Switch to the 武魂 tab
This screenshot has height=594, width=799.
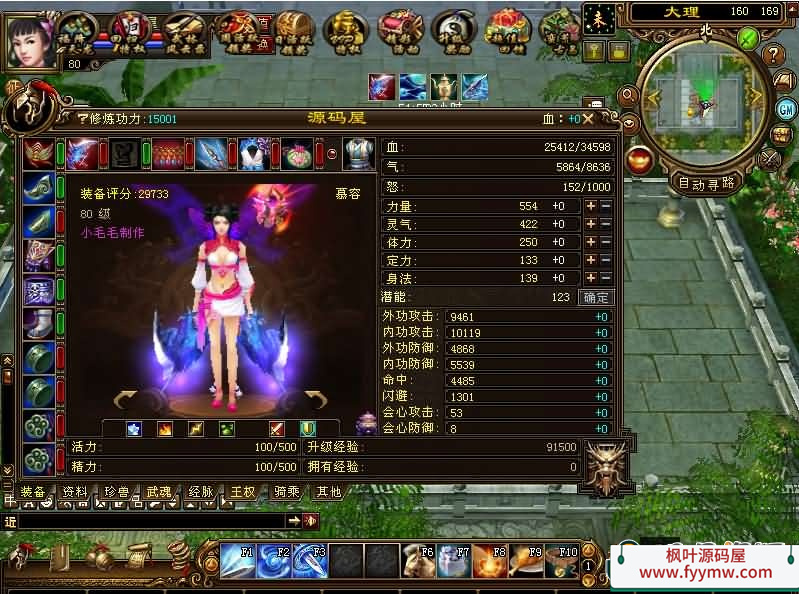(x=159, y=492)
